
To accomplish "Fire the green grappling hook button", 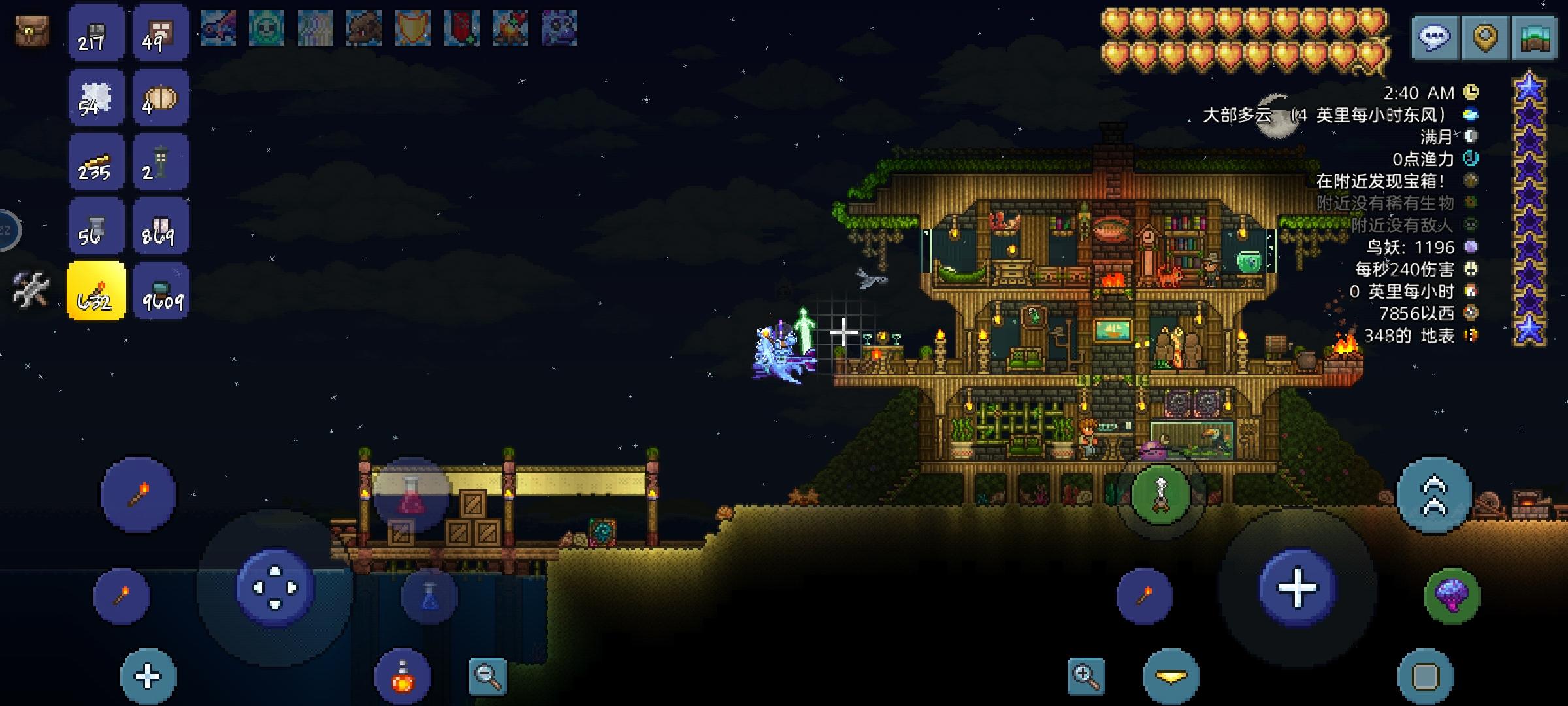I will click(1160, 495).
